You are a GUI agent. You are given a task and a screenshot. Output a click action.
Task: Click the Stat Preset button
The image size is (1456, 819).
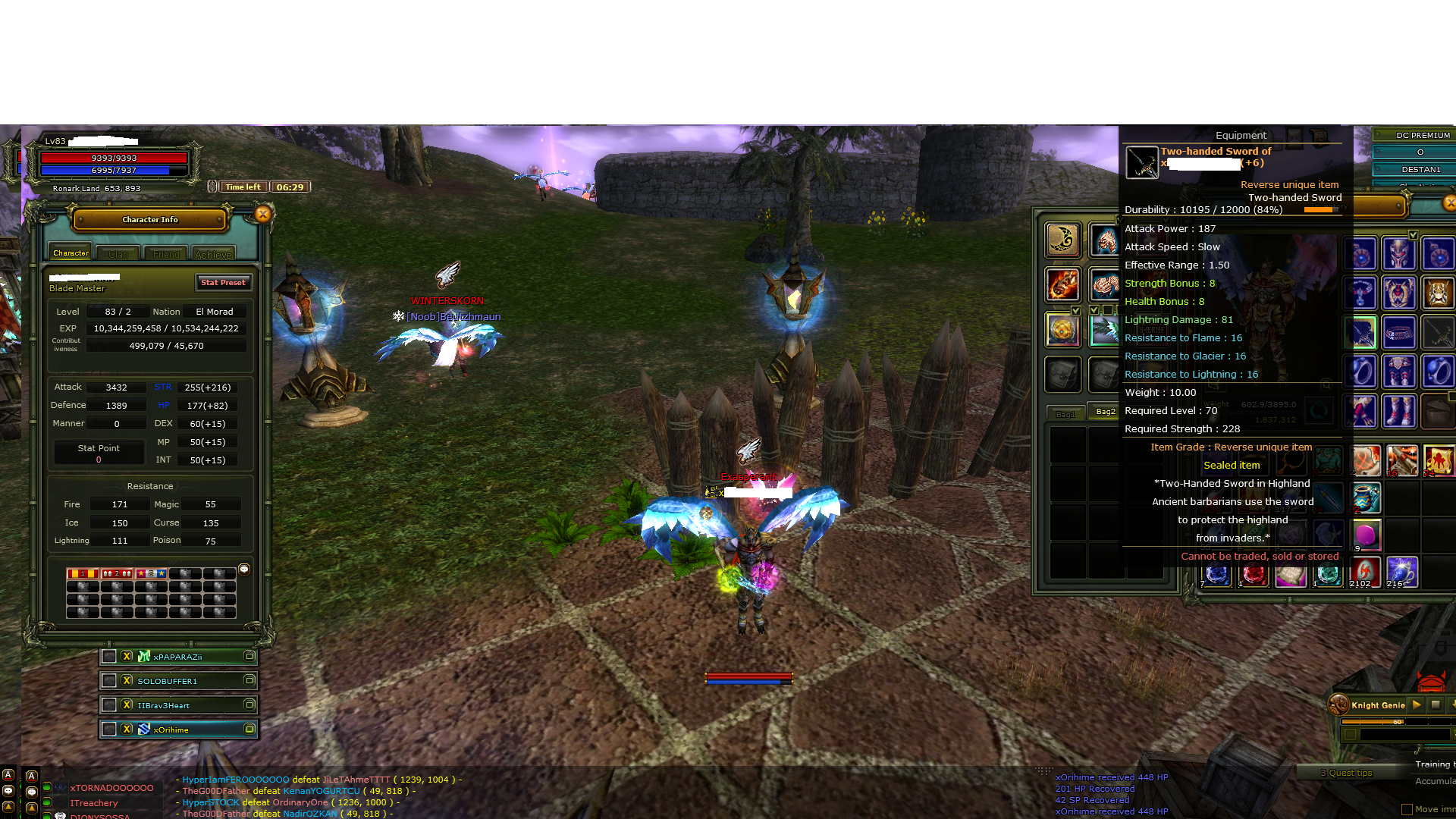[223, 282]
